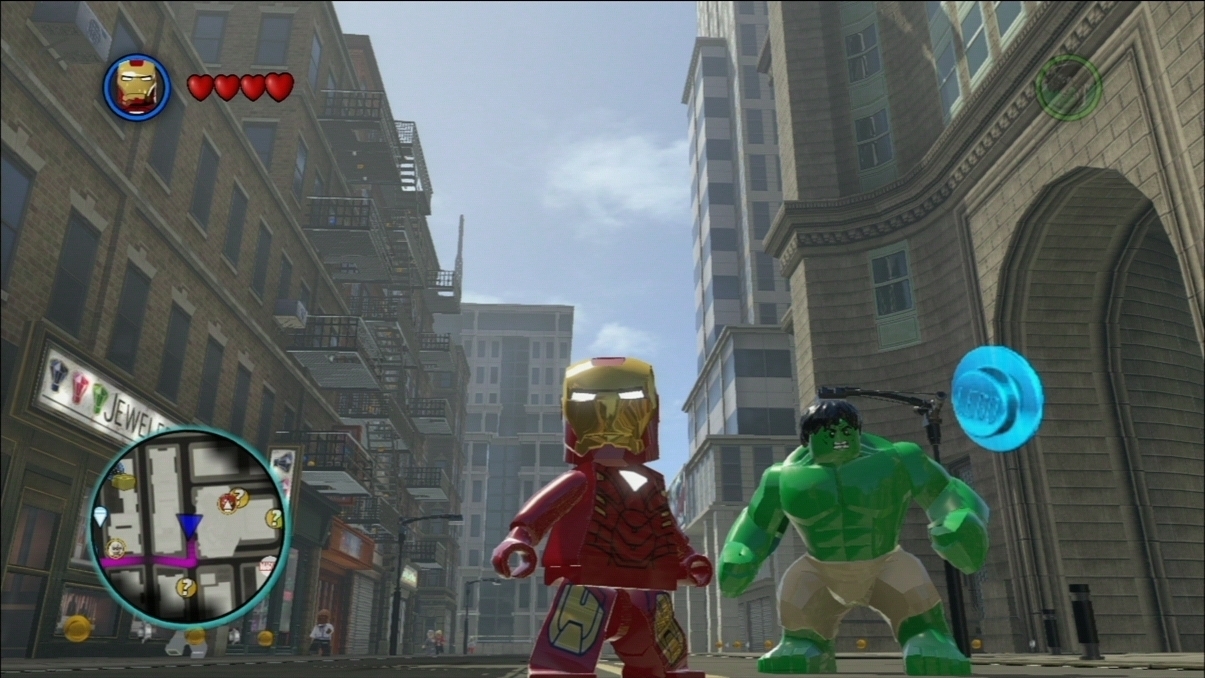
Task: Click the faded green player two portrait
Action: pos(1068,87)
